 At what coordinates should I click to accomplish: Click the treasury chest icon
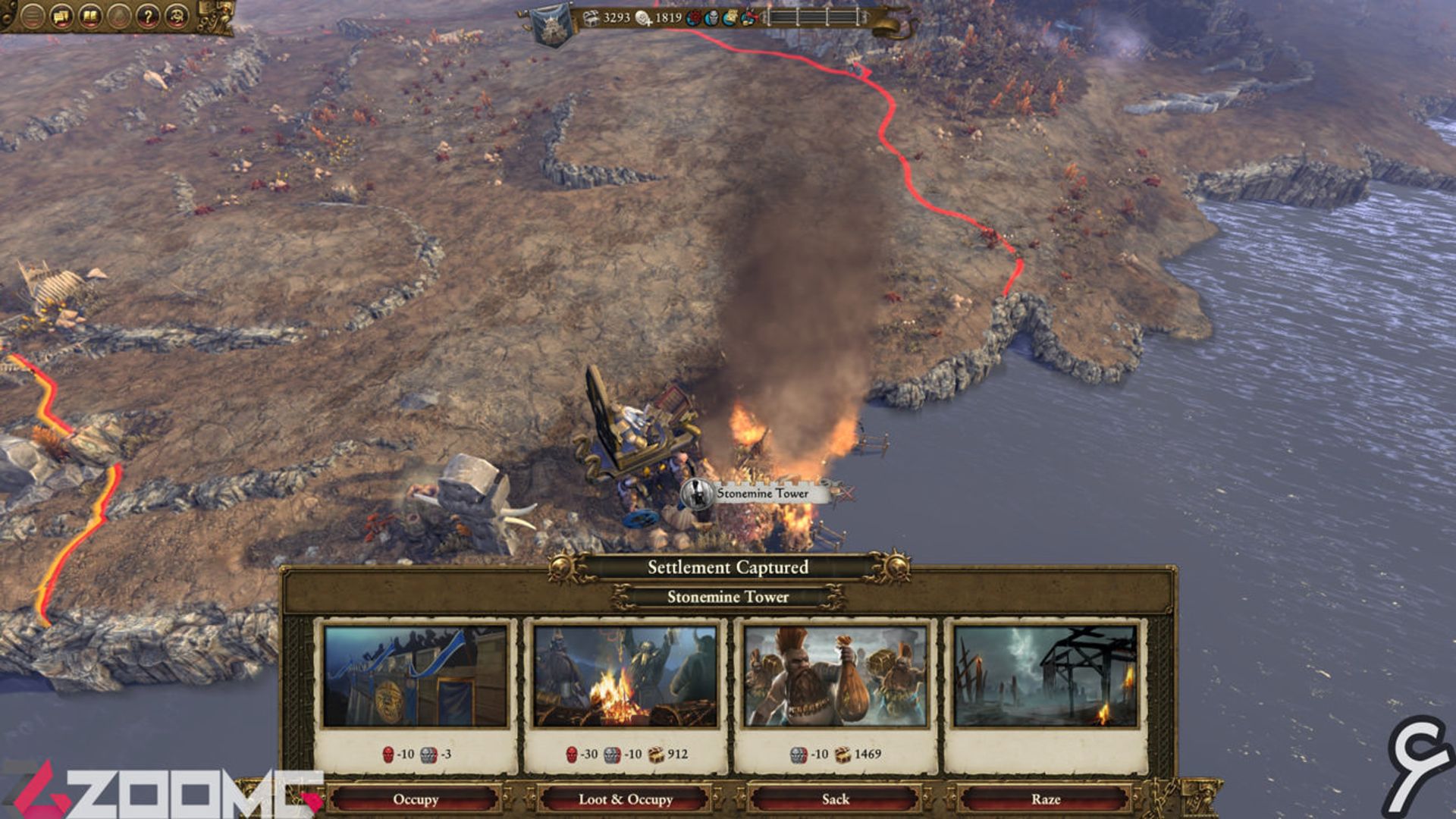pos(591,17)
